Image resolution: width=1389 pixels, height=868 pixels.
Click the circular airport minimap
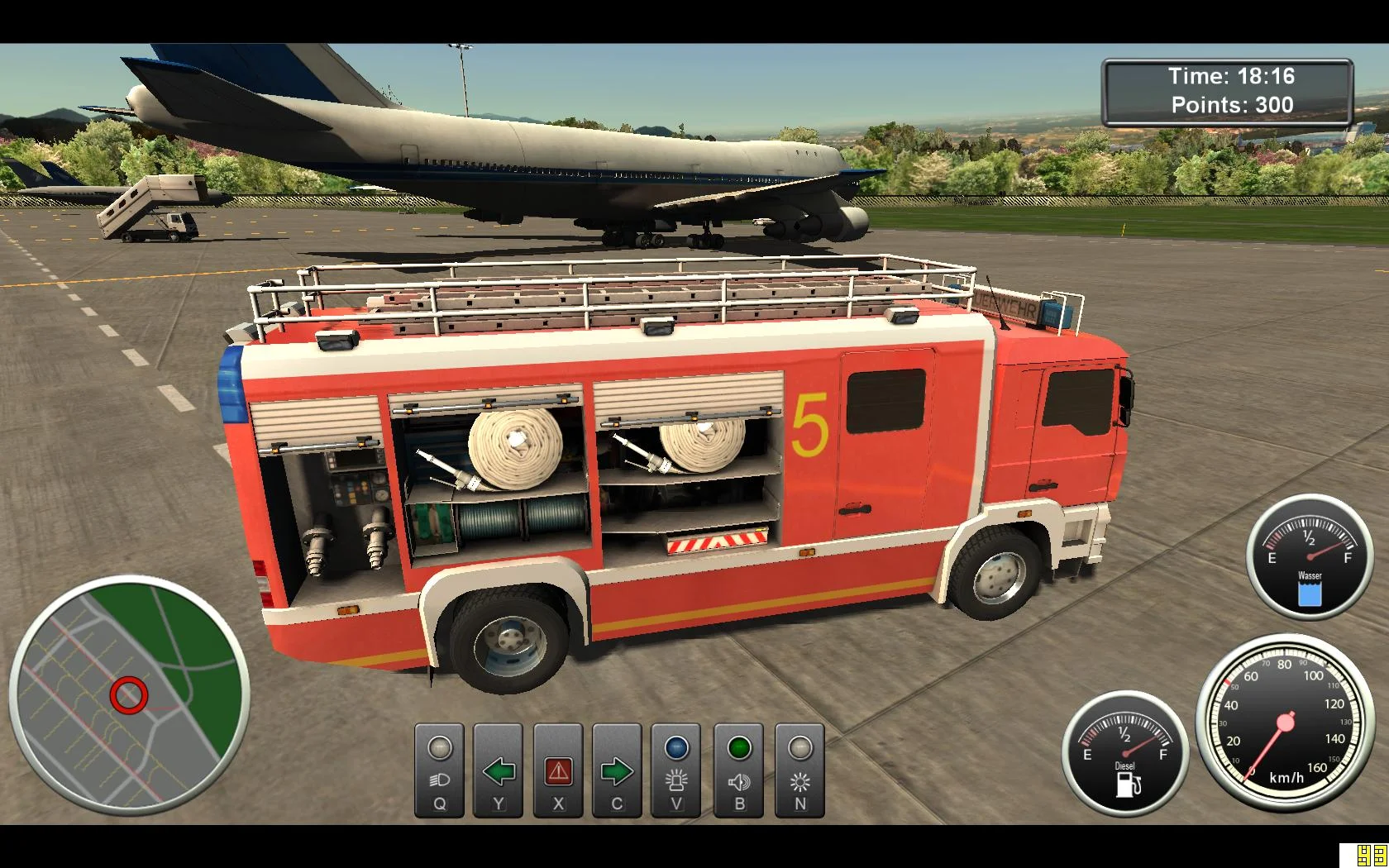click(130, 695)
